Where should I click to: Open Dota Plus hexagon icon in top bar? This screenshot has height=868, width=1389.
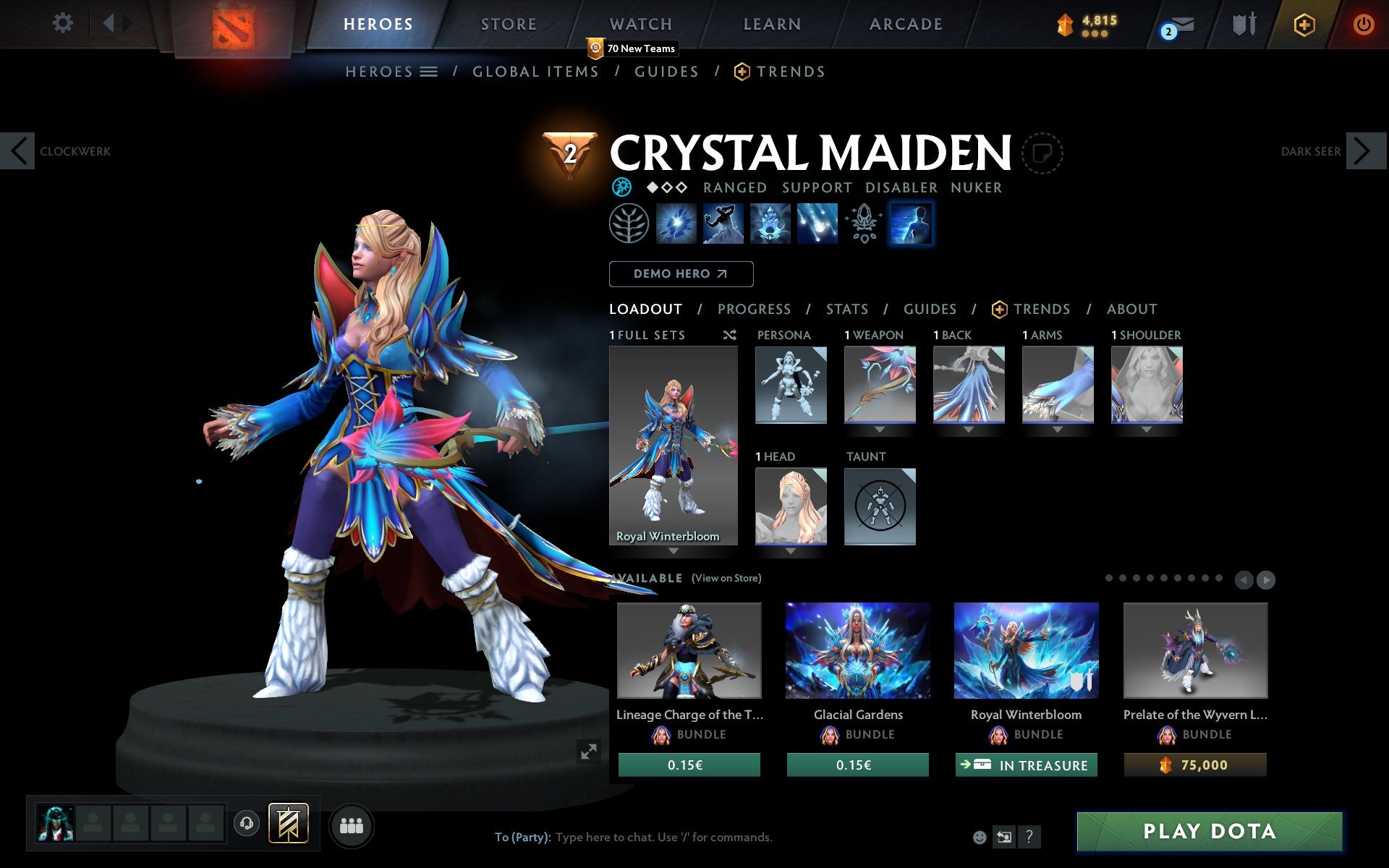click(x=1304, y=24)
